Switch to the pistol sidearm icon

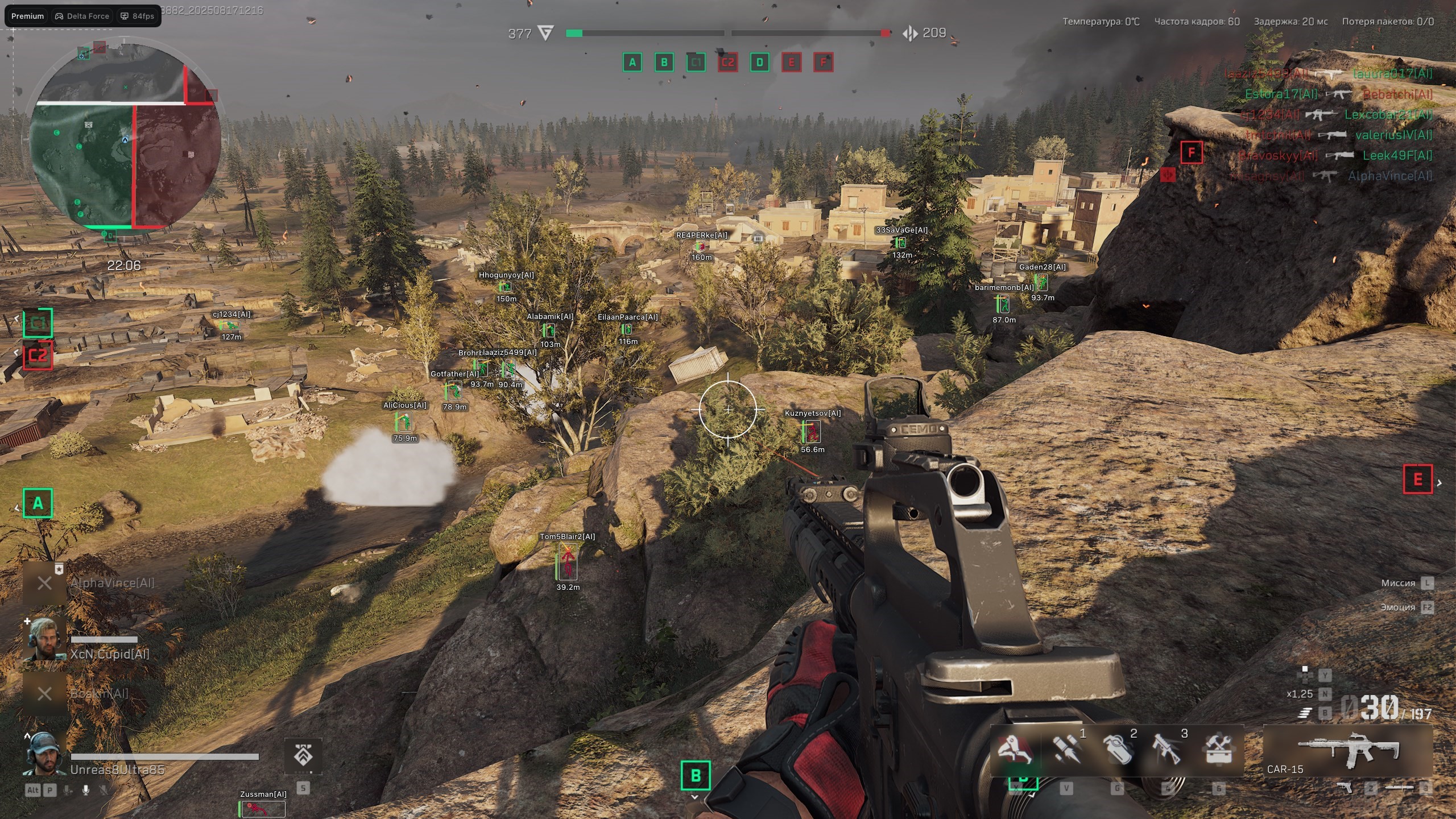[1345, 788]
